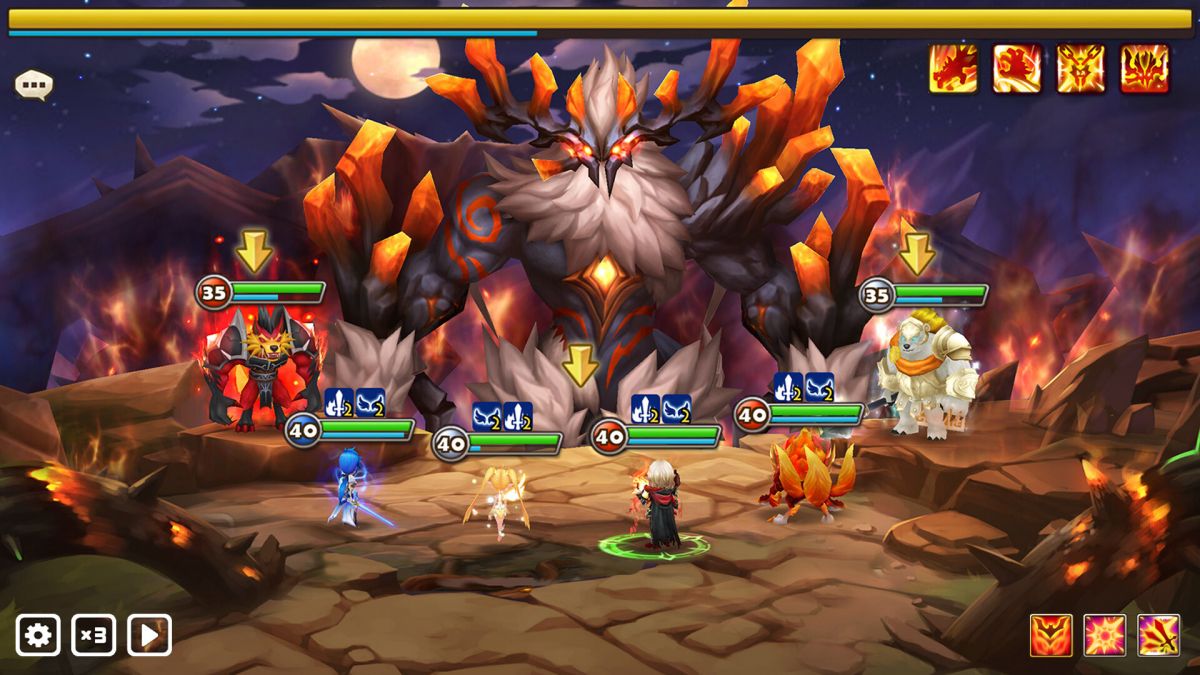Toggle the x3 battle speed button
The width and height of the screenshot is (1200, 675).
click(x=93, y=635)
